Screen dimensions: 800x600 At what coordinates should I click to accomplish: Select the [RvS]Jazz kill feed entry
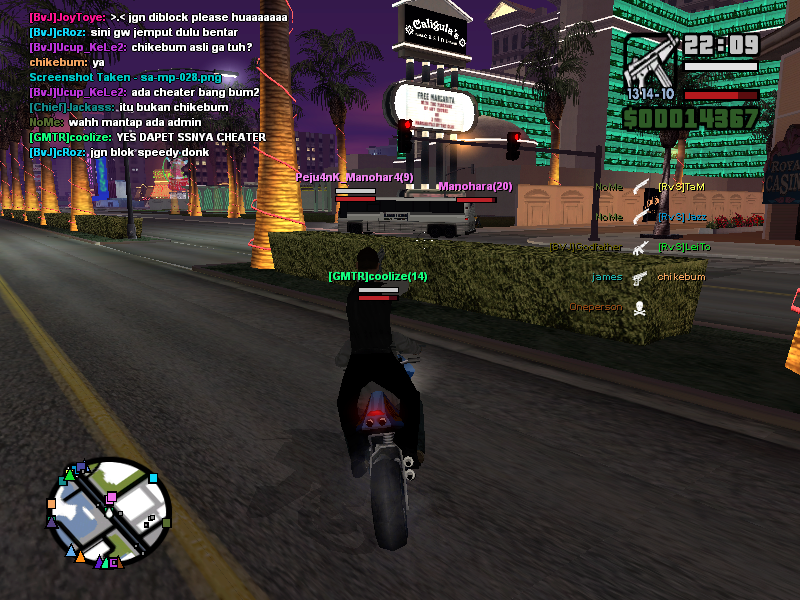tap(682, 217)
